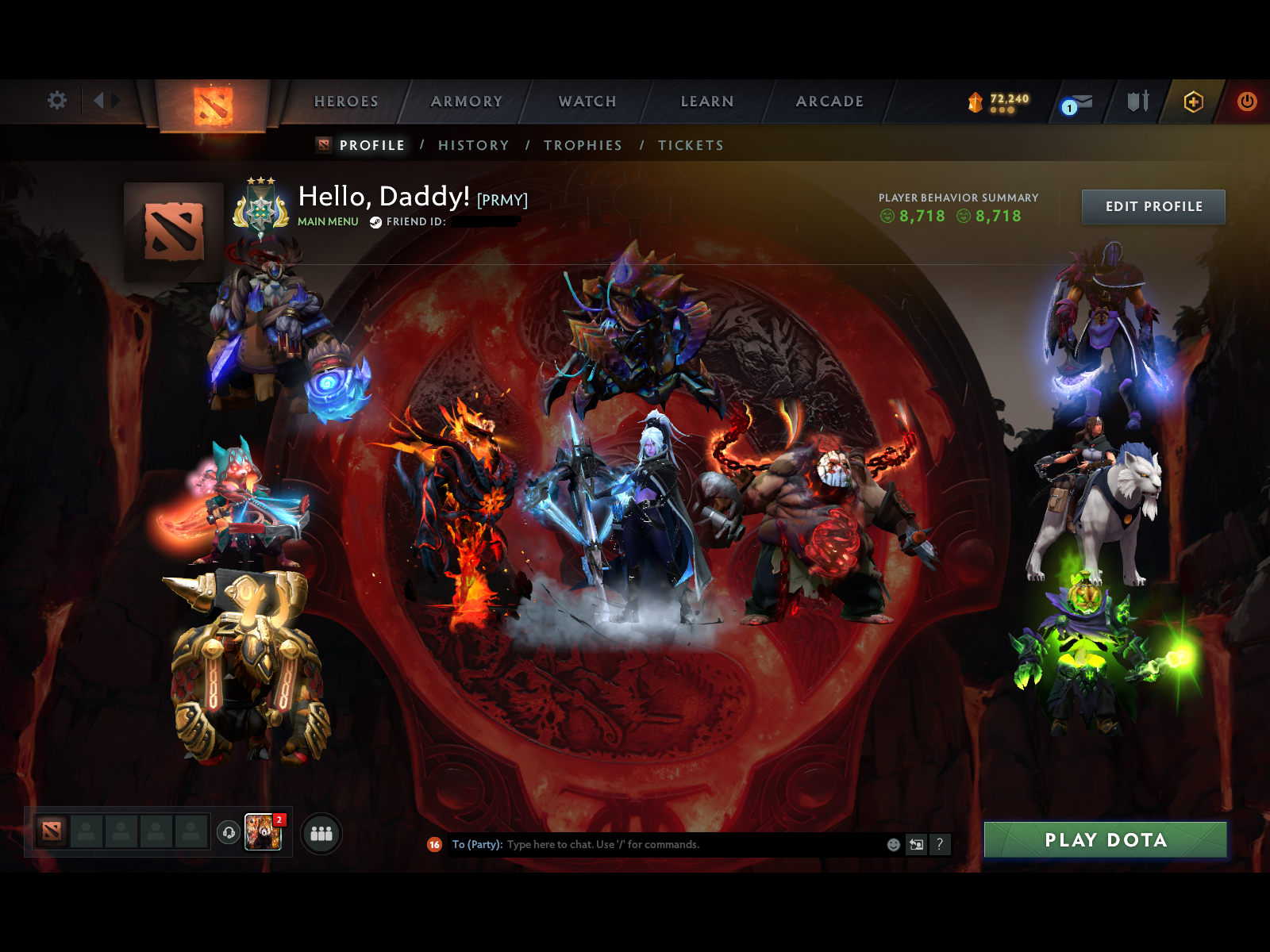Click the Dota Plus gold hexagon icon

[1194, 102]
